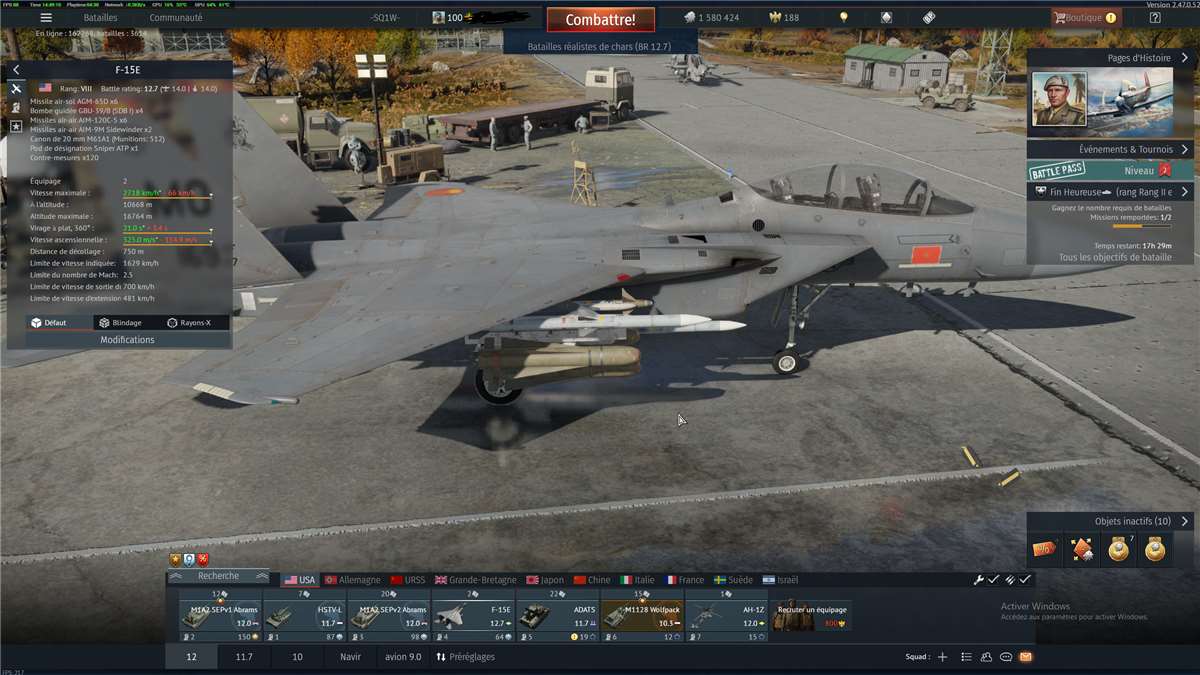This screenshot has height=675, width=1200.
Task: Open Pages d'Histoire panel
Action: click(x=1110, y=58)
